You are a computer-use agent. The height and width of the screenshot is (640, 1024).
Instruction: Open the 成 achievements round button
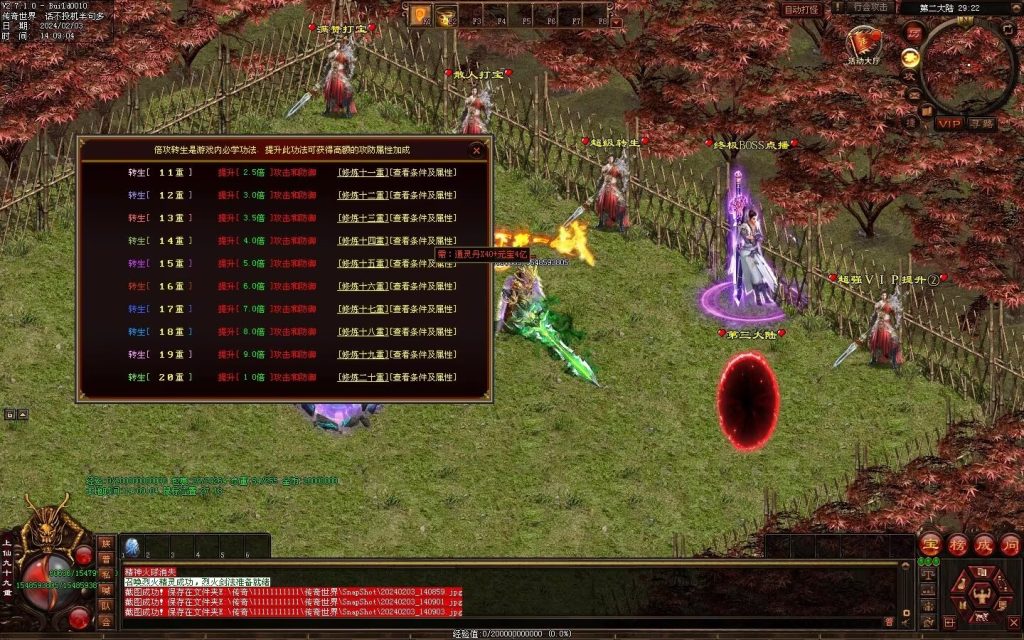coord(984,544)
